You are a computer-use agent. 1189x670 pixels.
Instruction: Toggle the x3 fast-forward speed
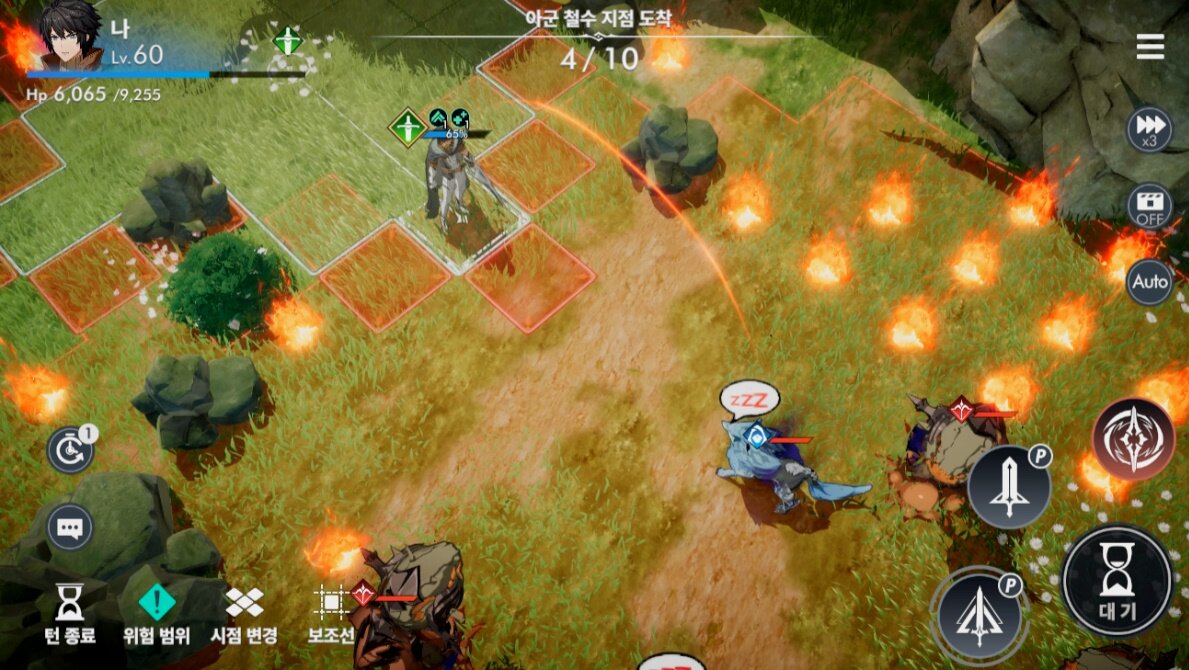pos(1149,130)
